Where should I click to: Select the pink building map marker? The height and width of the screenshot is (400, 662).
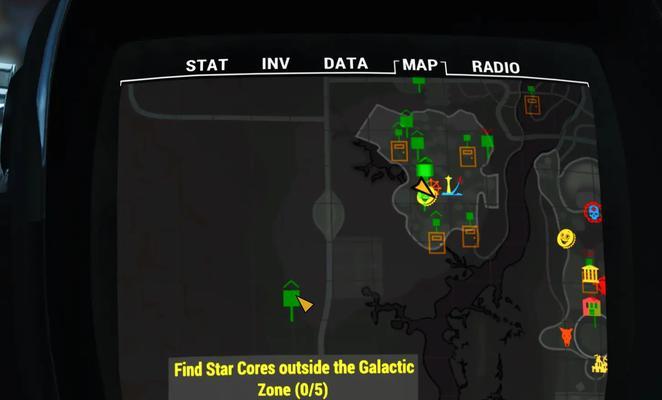(591, 306)
